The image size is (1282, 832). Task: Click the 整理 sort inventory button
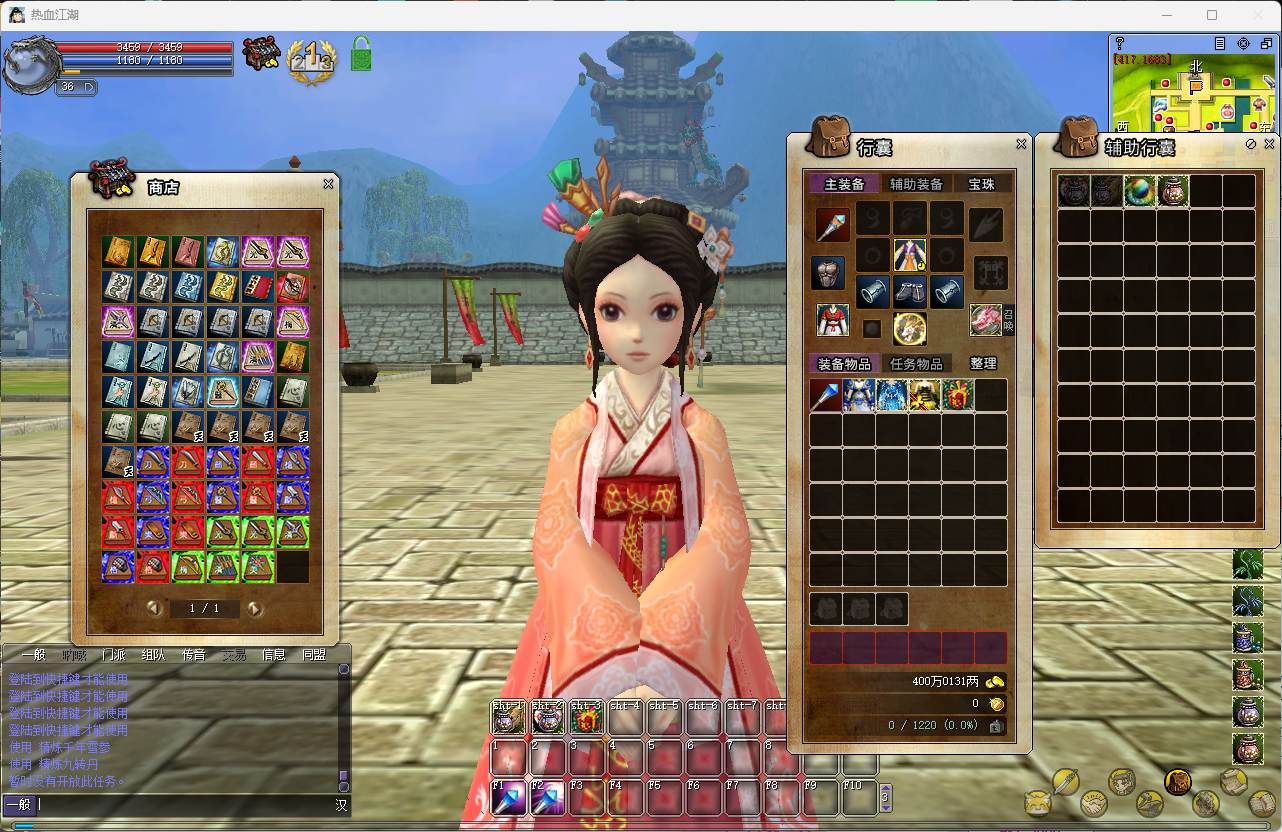pos(983,364)
